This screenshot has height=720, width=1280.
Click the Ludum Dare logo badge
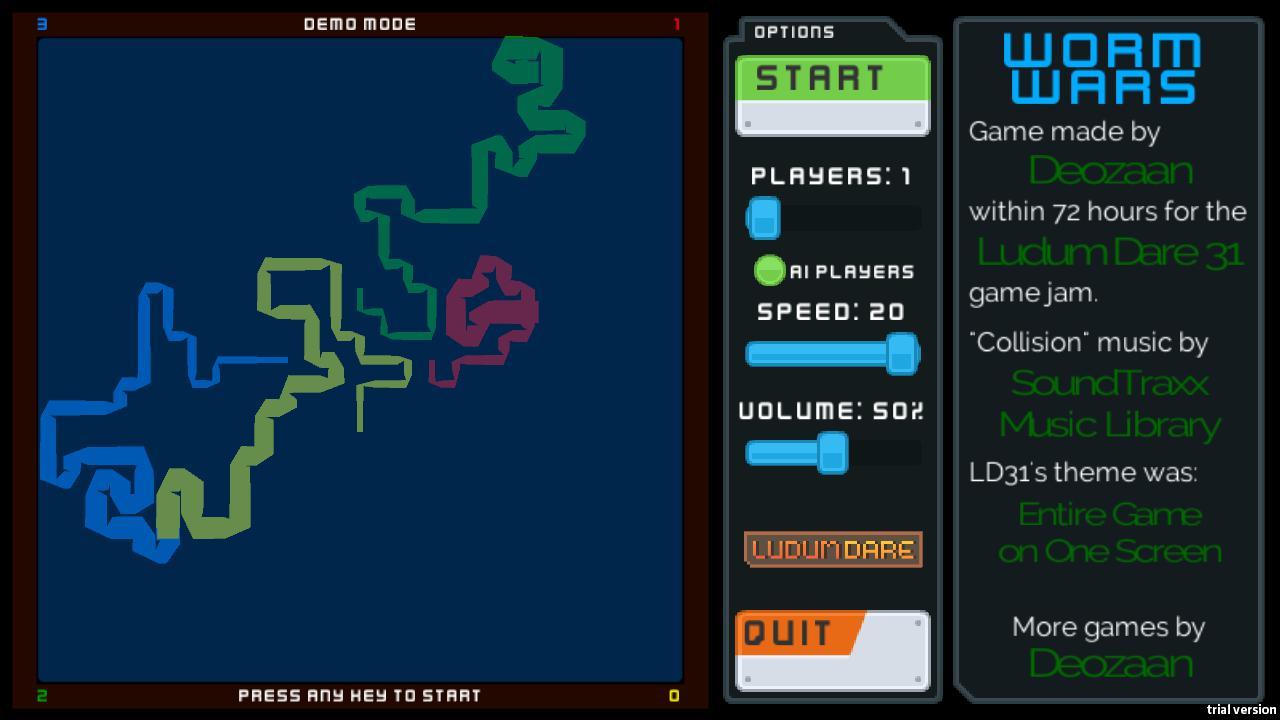[832, 549]
